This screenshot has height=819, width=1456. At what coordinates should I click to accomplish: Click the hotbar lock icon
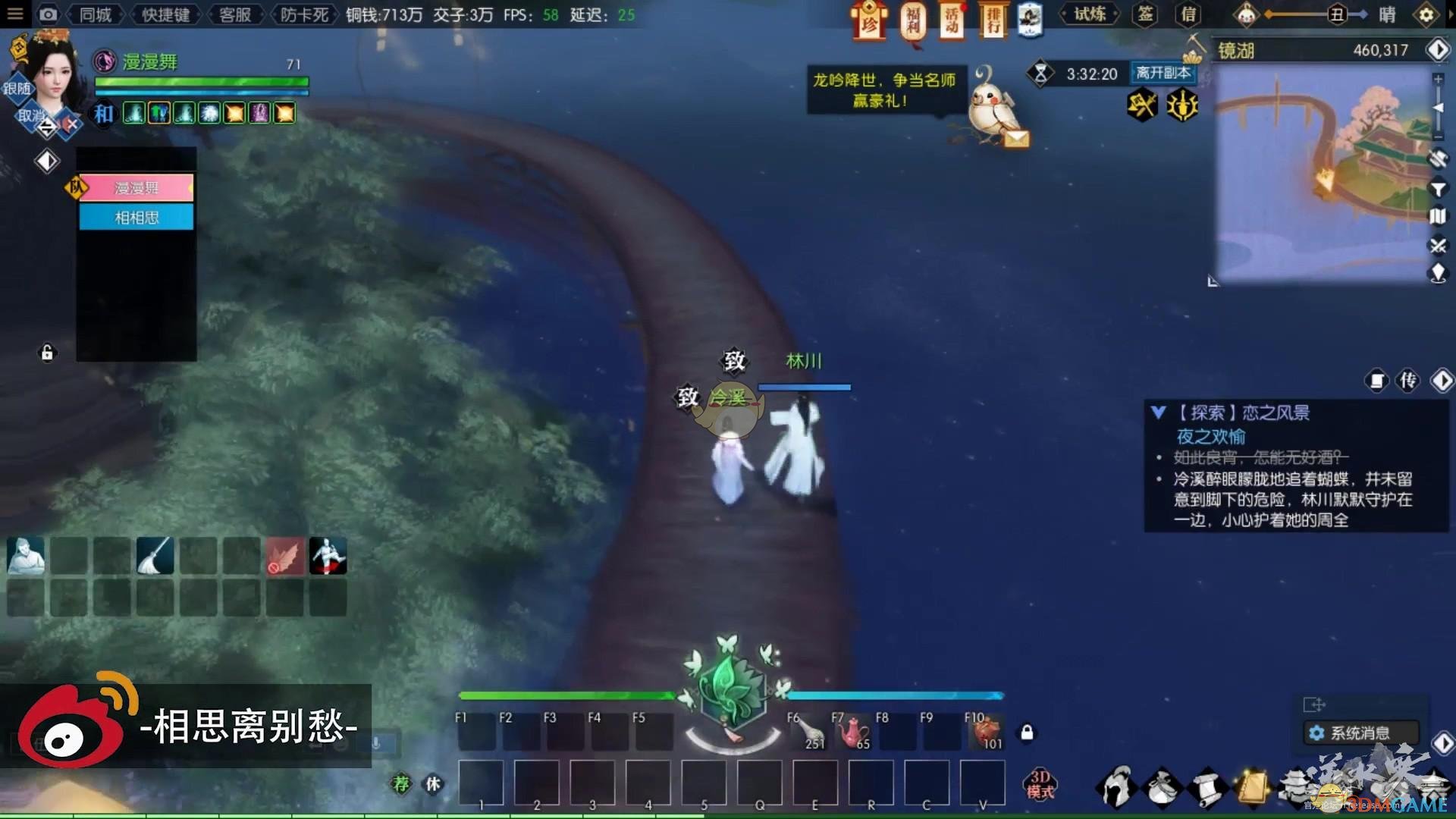pos(1027,733)
